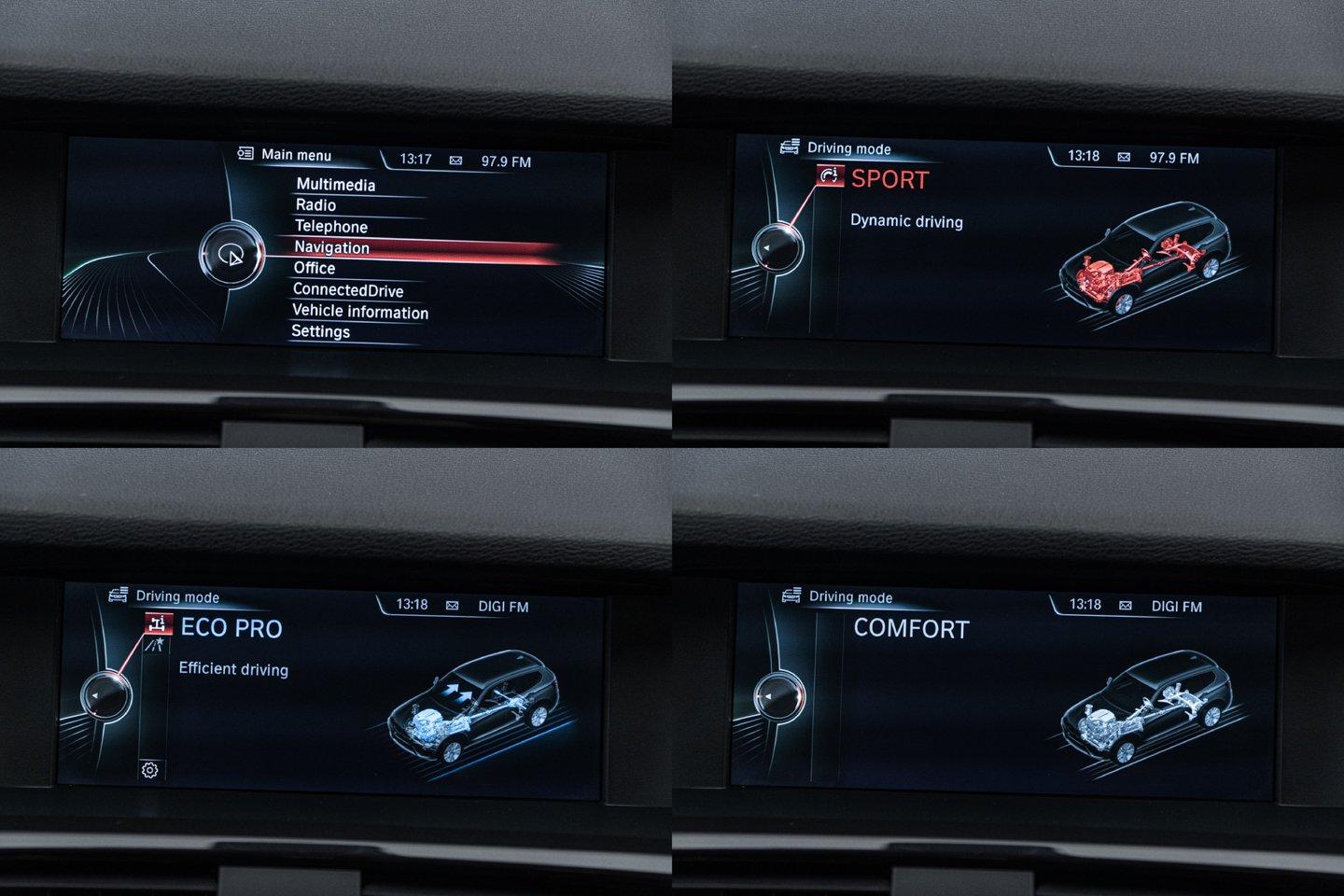Choose the Telephone menu entry
1344x896 pixels.
tap(331, 227)
